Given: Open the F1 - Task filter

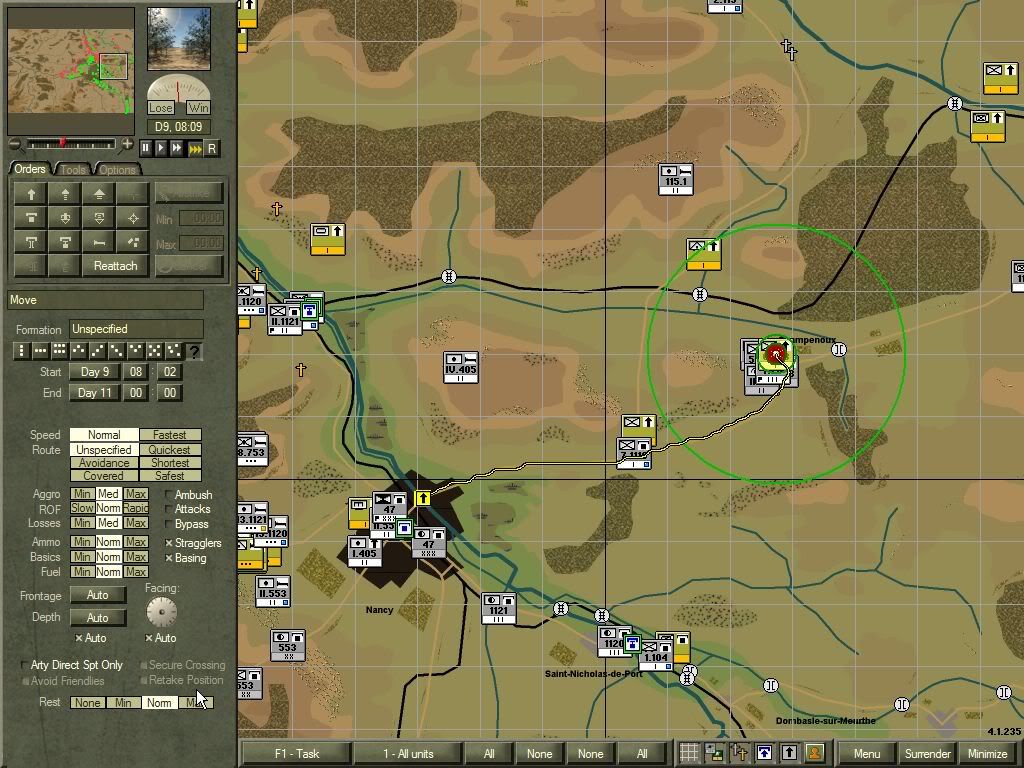Looking at the screenshot, I should pyautogui.click(x=295, y=754).
